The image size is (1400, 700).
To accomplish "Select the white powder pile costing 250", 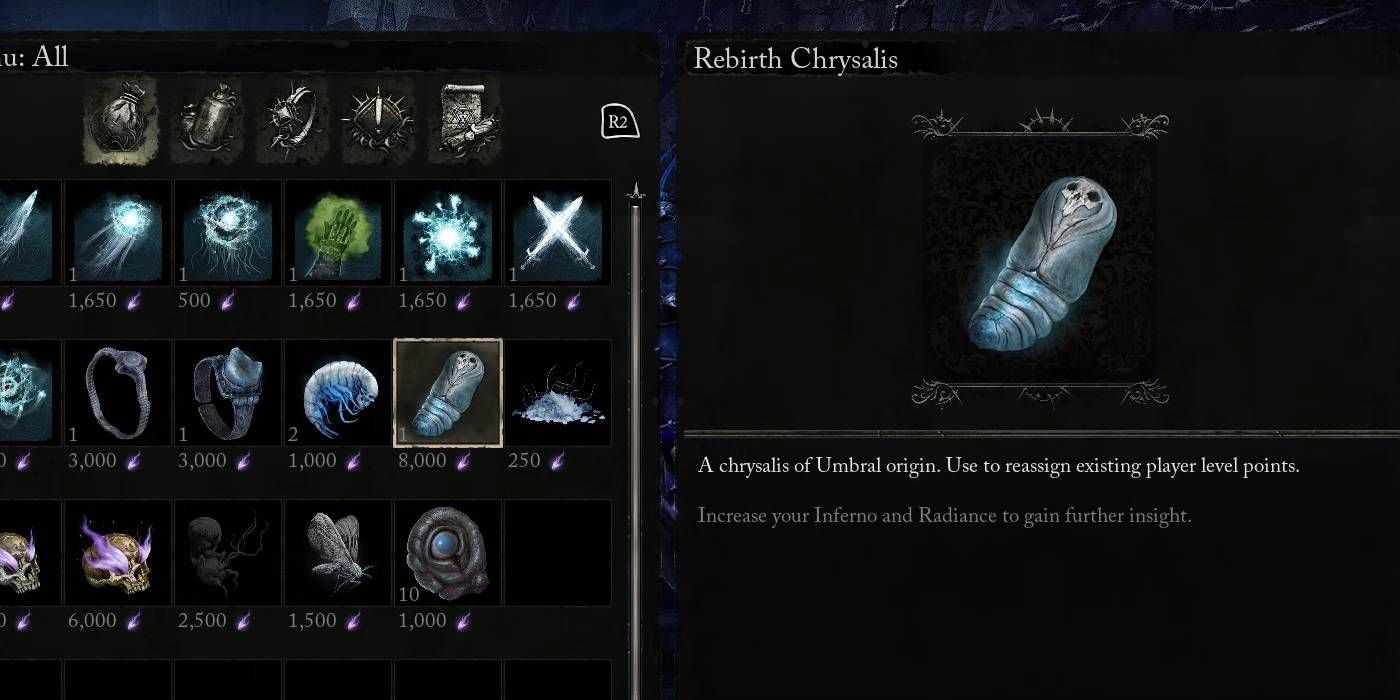I will tap(558, 393).
